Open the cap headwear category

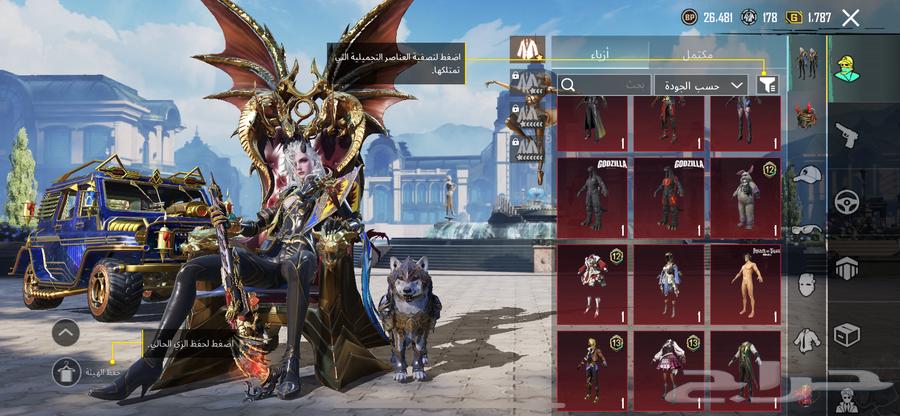(805, 176)
